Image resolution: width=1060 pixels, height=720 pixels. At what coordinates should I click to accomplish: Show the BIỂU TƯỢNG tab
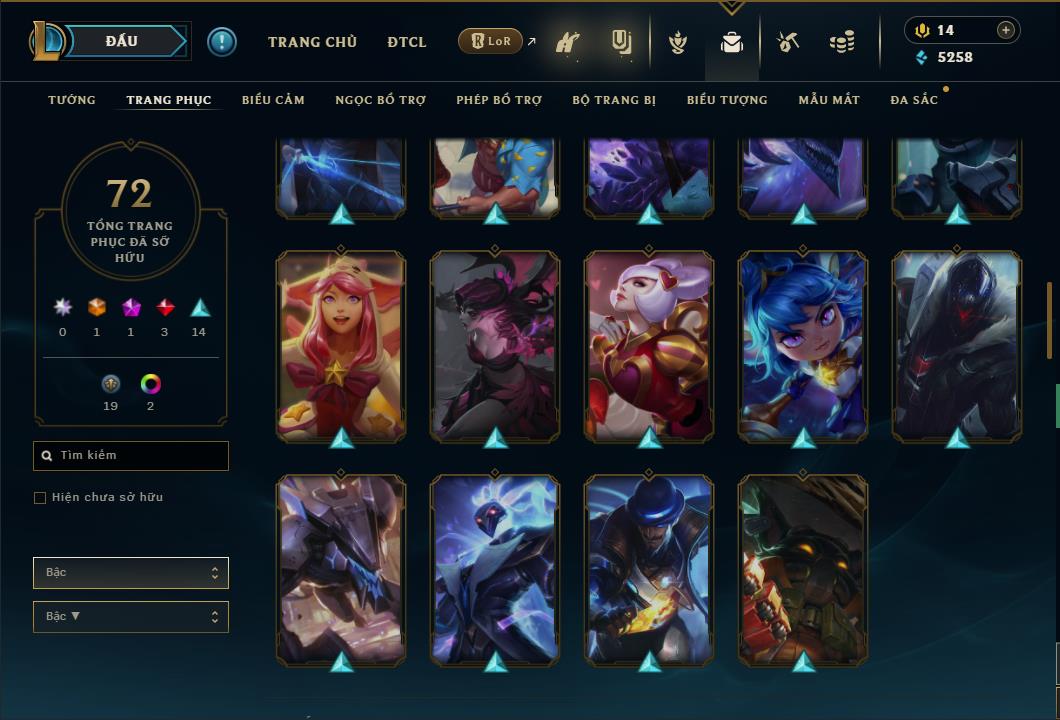tap(727, 100)
